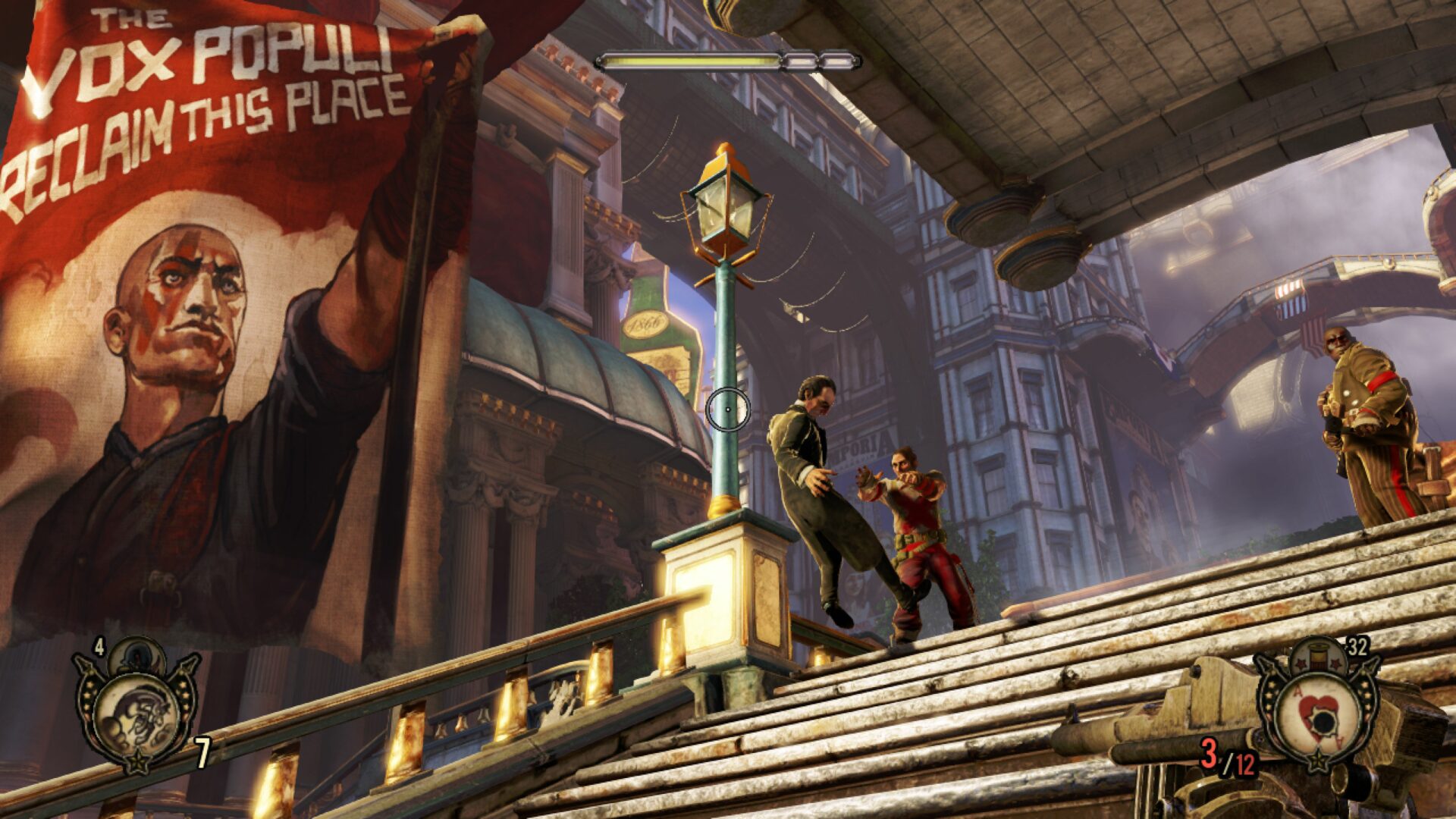Click the salts count number 4
Screen dimensions: 1456x819
click(x=99, y=647)
